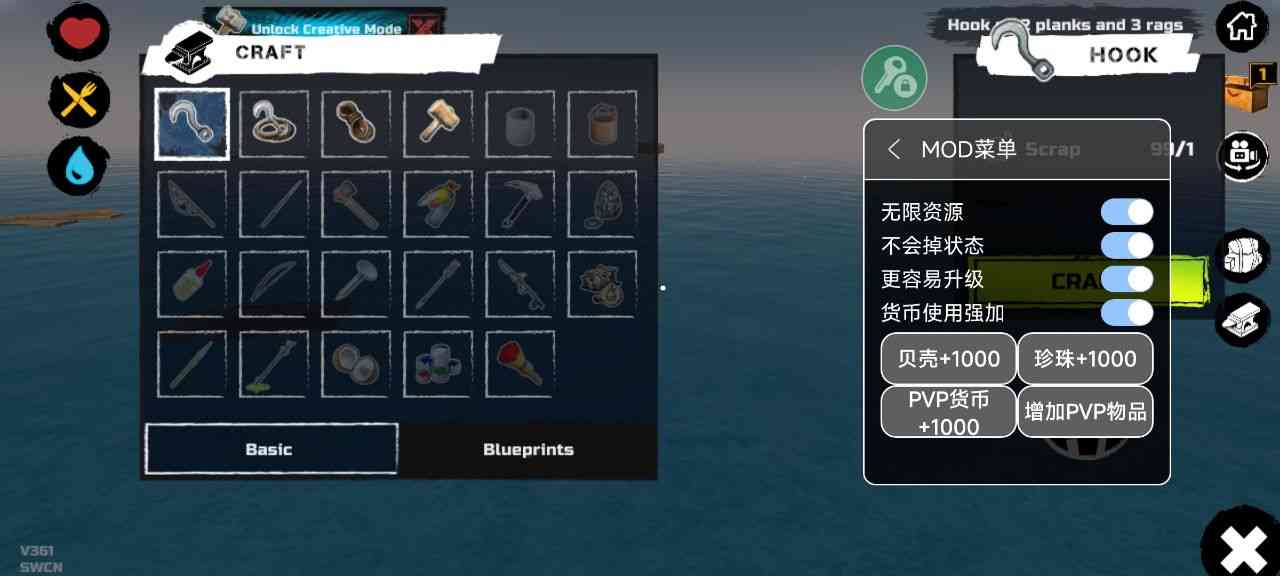Viewport: 1280px width, 576px height.
Task: Open the Basic crafting tab
Action: pyautogui.click(x=270, y=449)
